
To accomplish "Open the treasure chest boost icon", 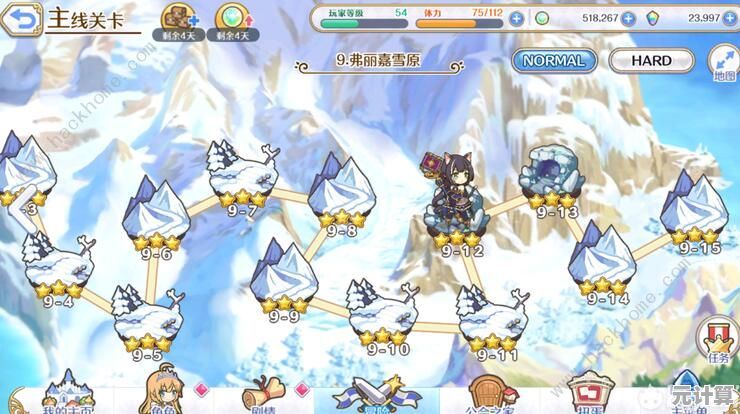I will (181, 19).
